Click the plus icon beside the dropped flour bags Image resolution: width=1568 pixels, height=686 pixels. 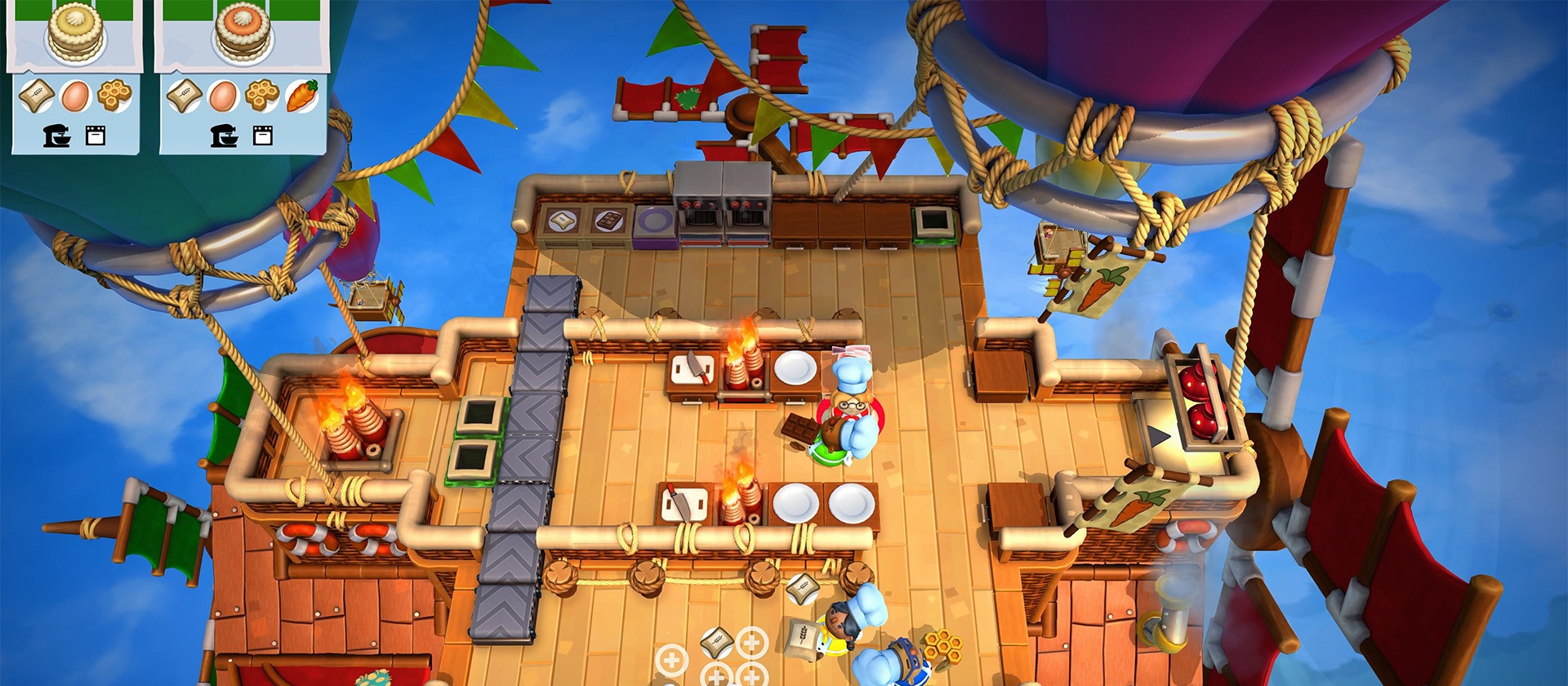click(750, 642)
